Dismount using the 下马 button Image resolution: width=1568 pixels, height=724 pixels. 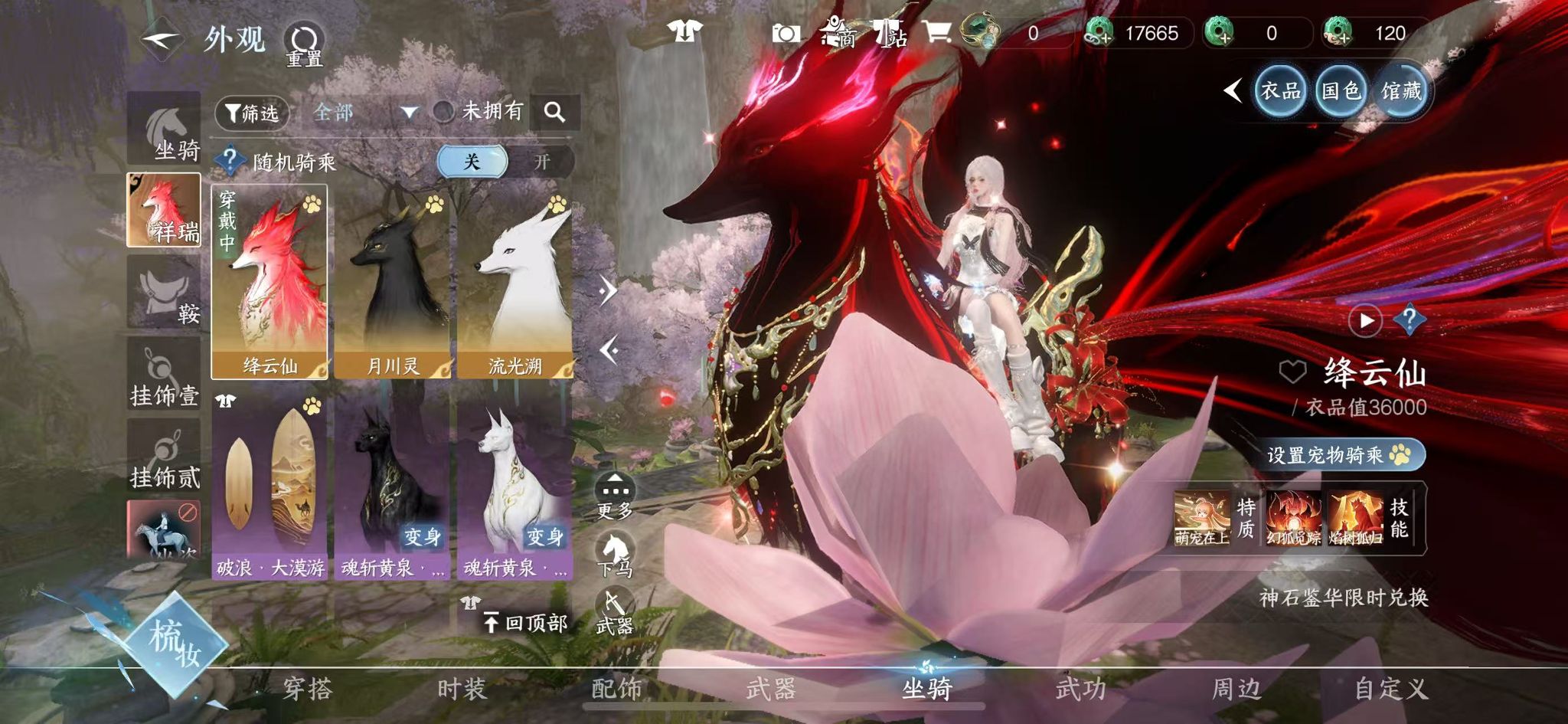615,554
